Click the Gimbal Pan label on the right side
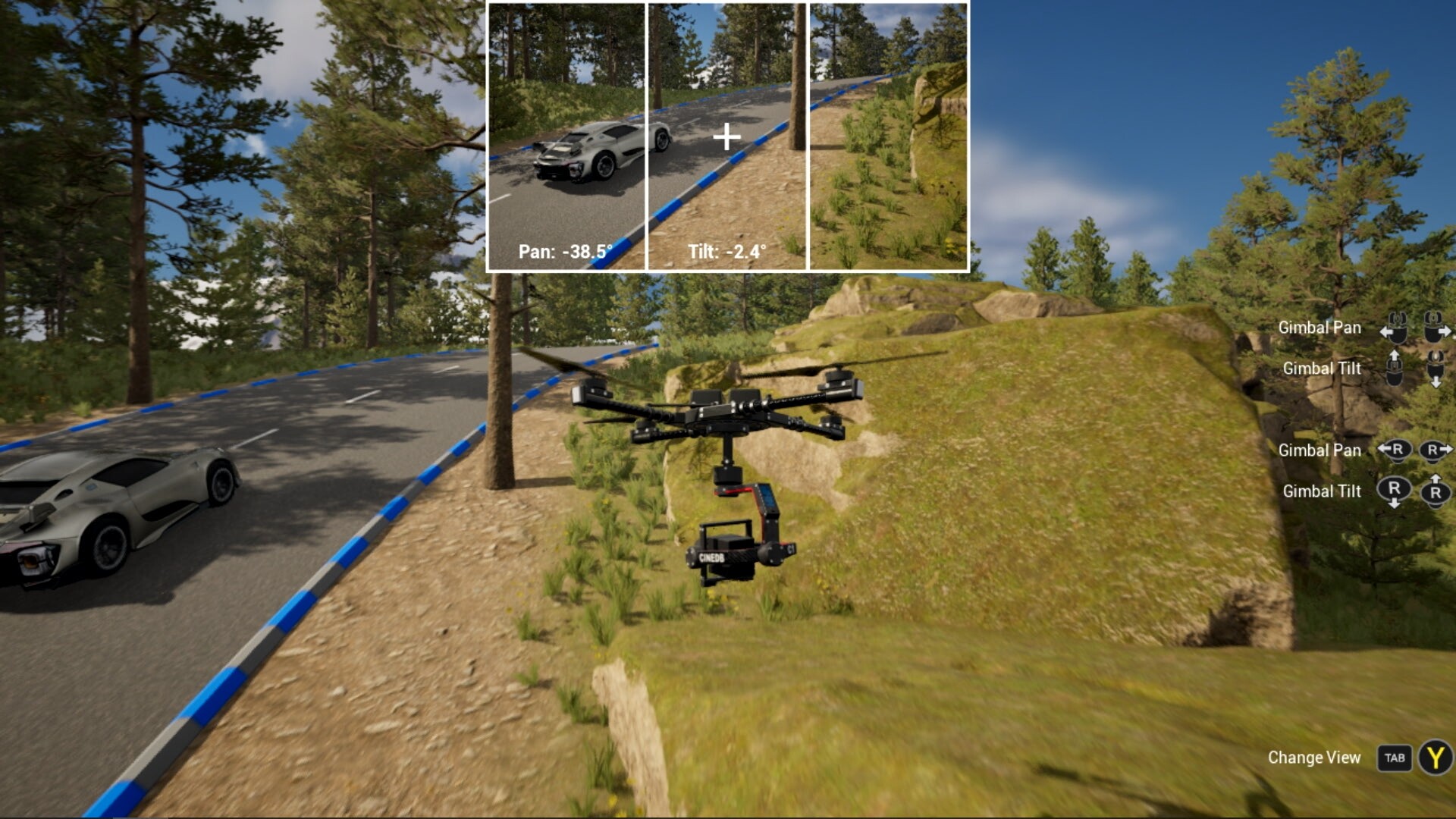Screen dimensions: 1456x819 tap(1320, 328)
